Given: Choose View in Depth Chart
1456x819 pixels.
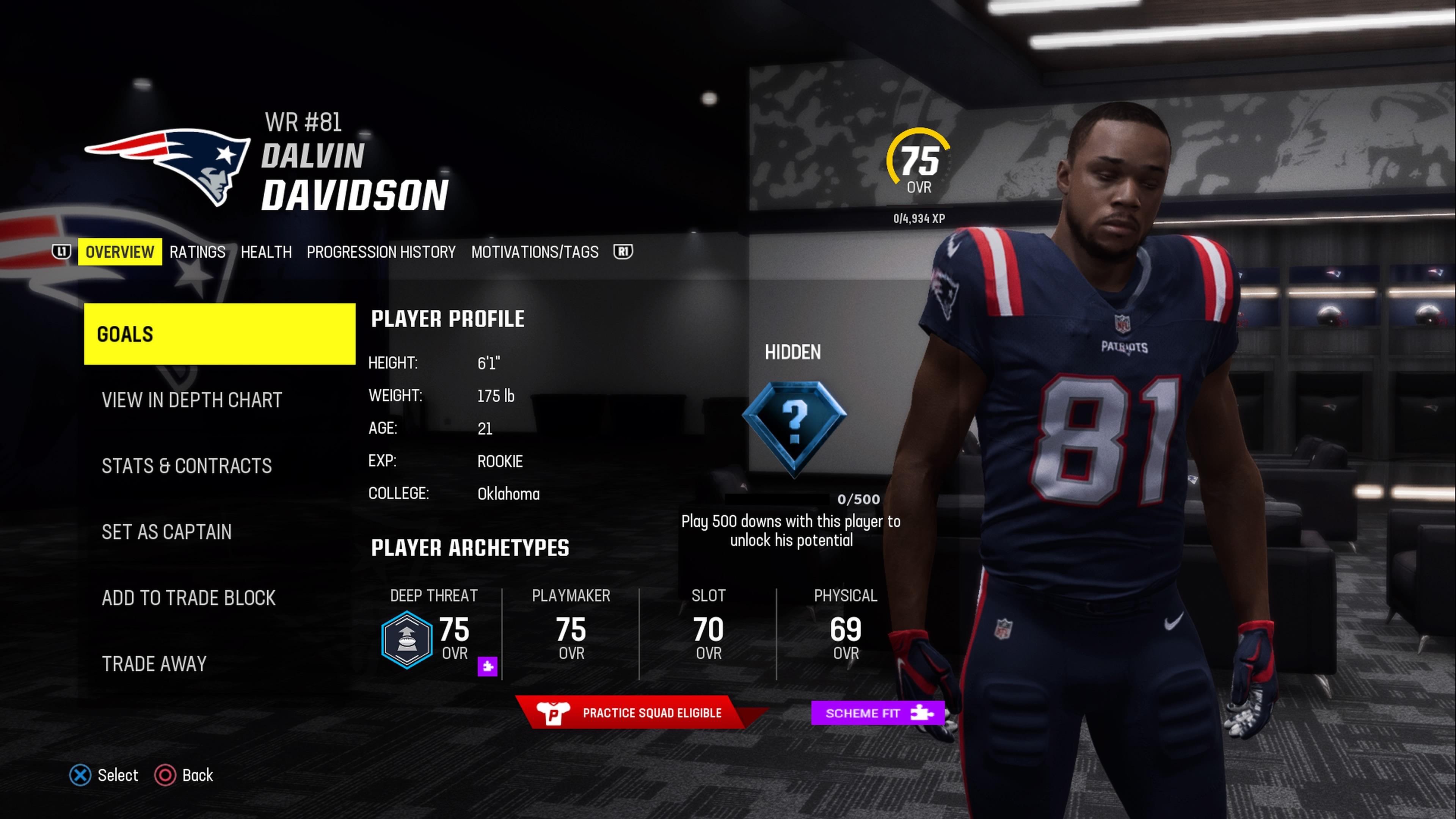Looking at the screenshot, I should pyautogui.click(x=191, y=400).
